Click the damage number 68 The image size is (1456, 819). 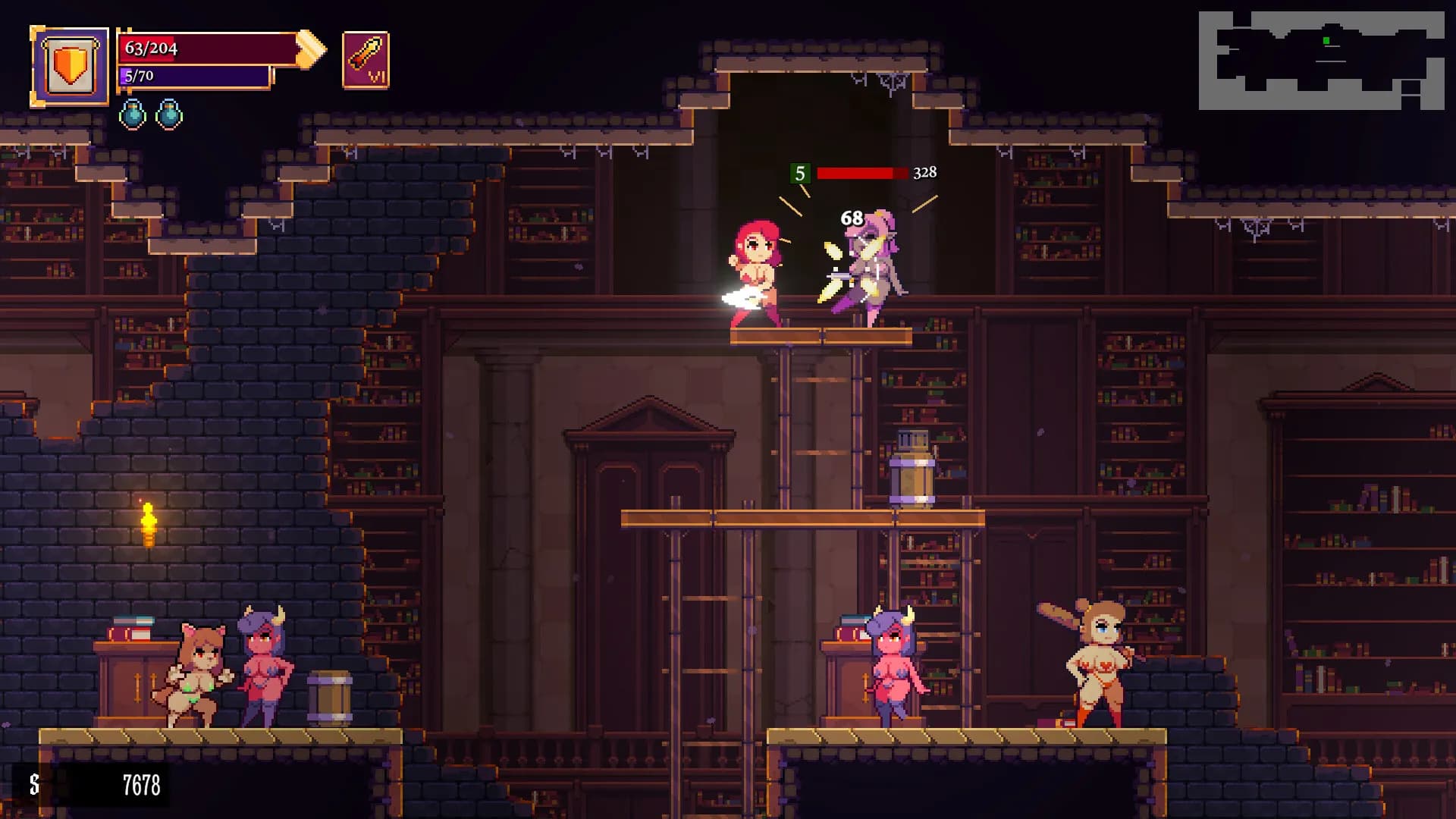(851, 218)
